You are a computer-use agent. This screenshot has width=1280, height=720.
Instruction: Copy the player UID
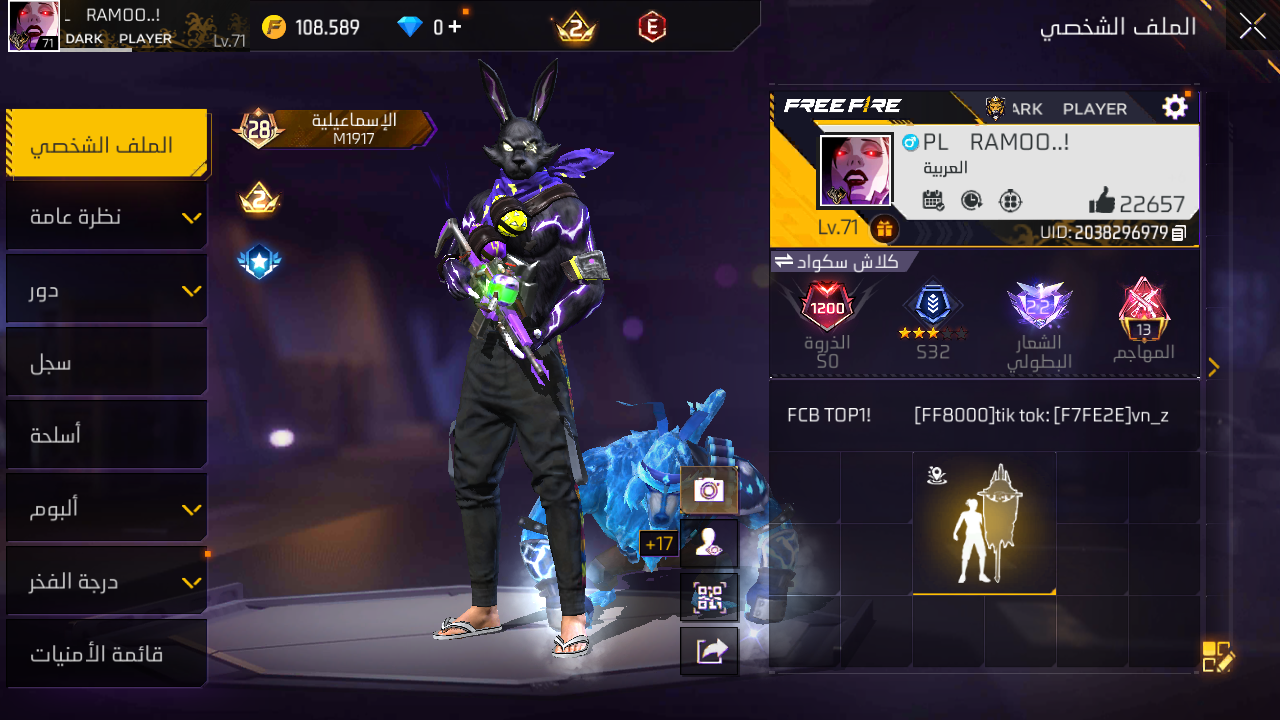(x=1179, y=233)
